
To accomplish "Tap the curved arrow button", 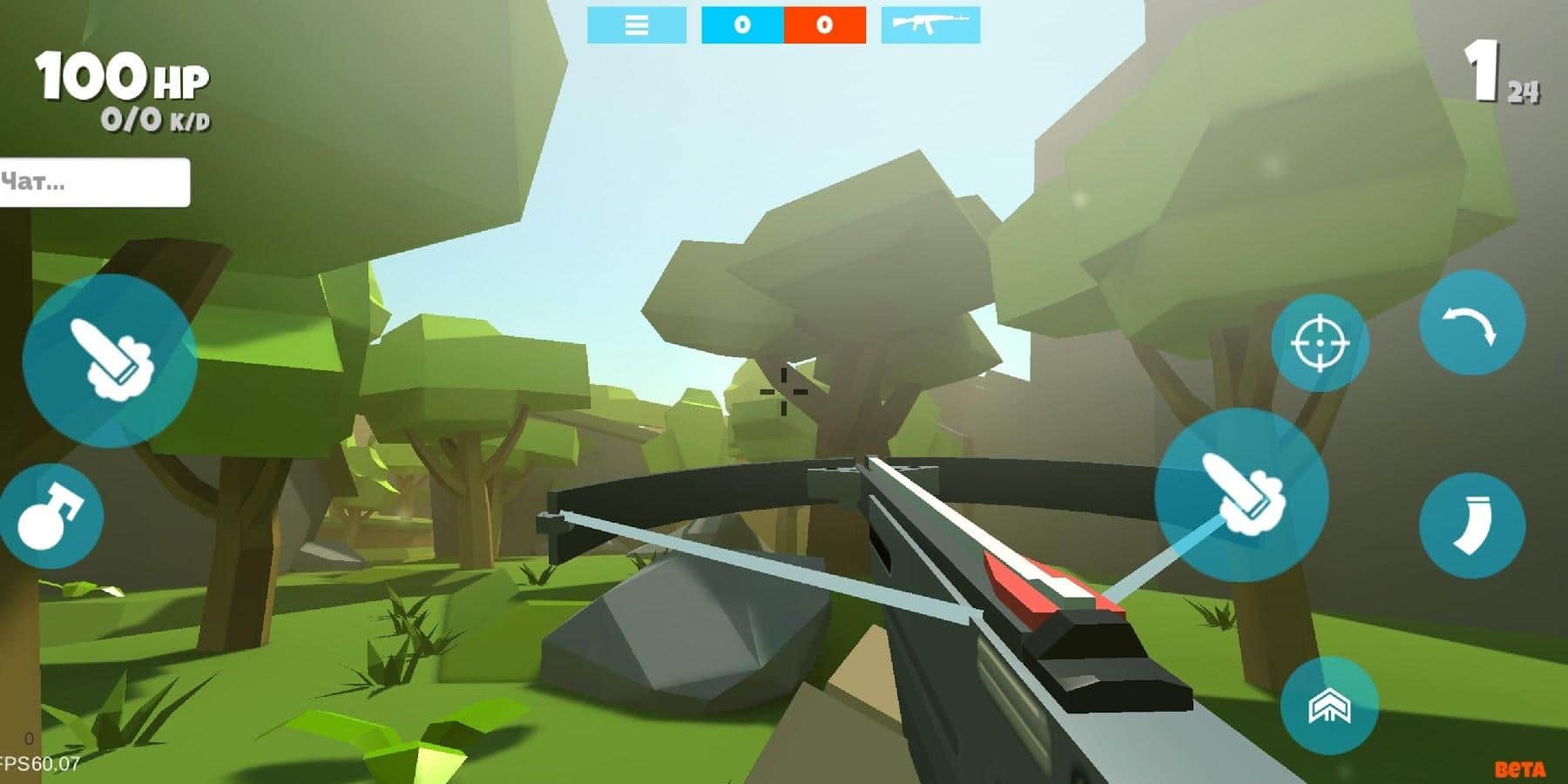I will coord(1471,322).
